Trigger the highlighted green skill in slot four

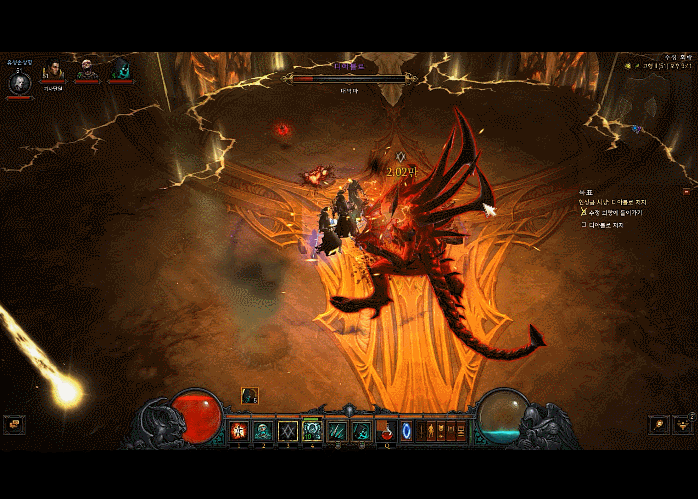[x=312, y=431]
